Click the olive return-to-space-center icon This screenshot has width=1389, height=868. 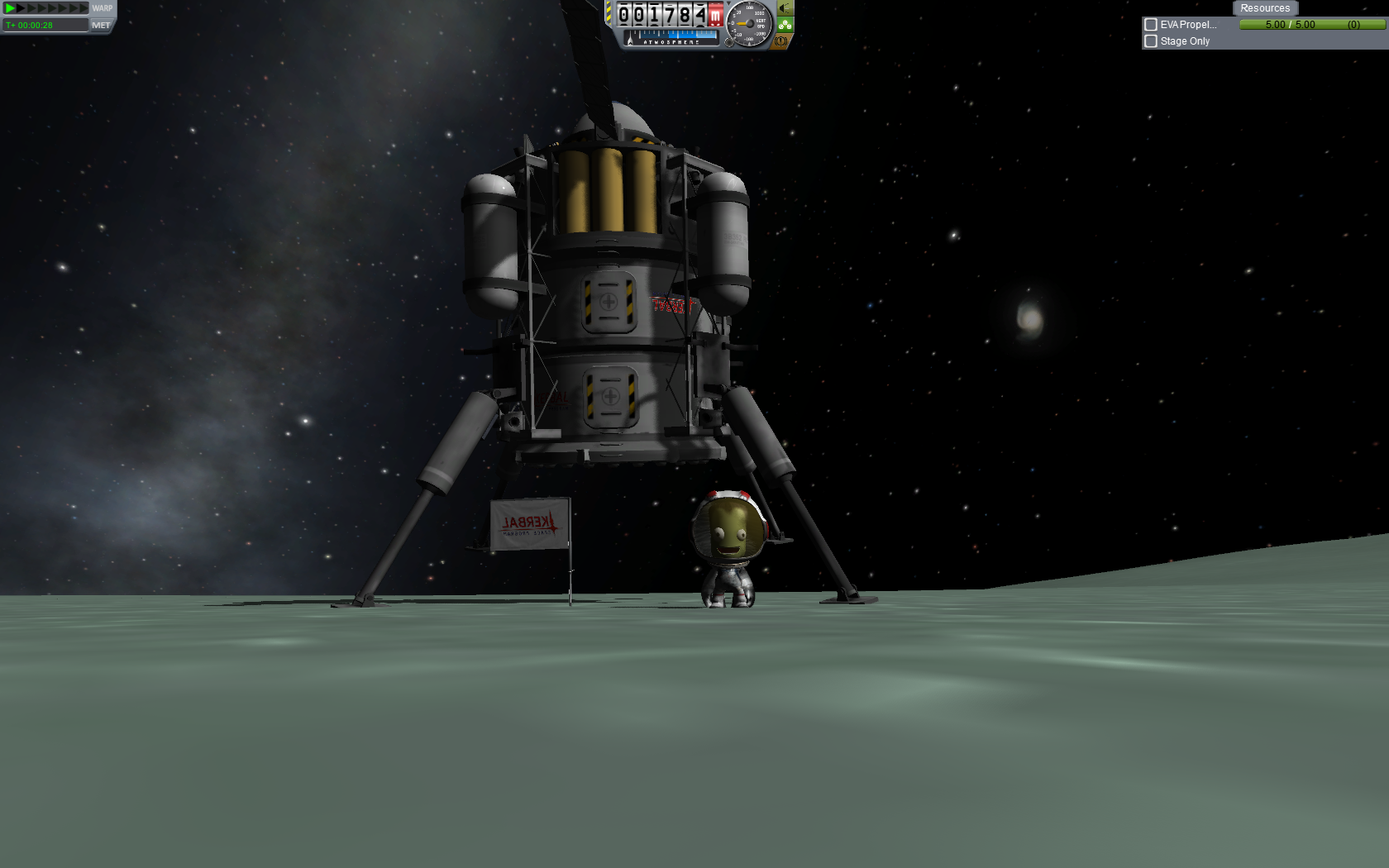(785, 8)
